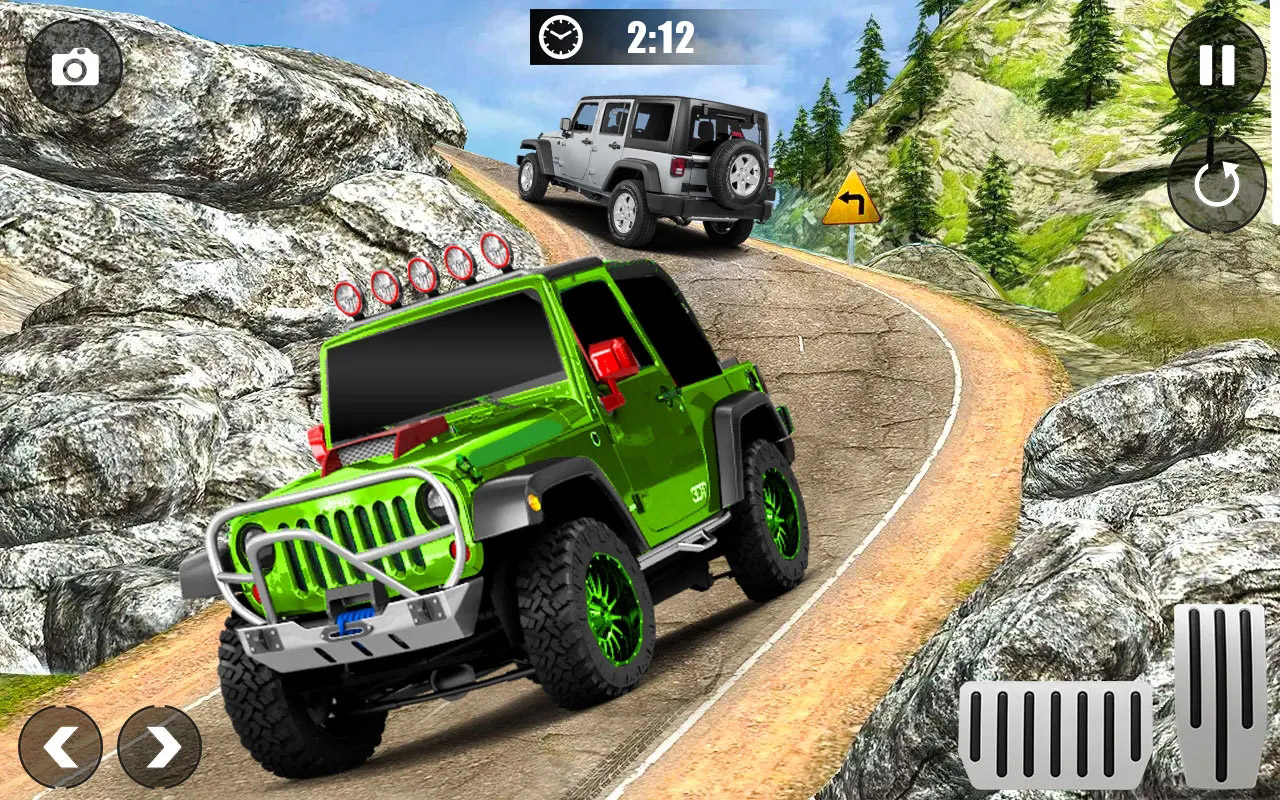Tap the wide brake pedal

click(1055, 735)
